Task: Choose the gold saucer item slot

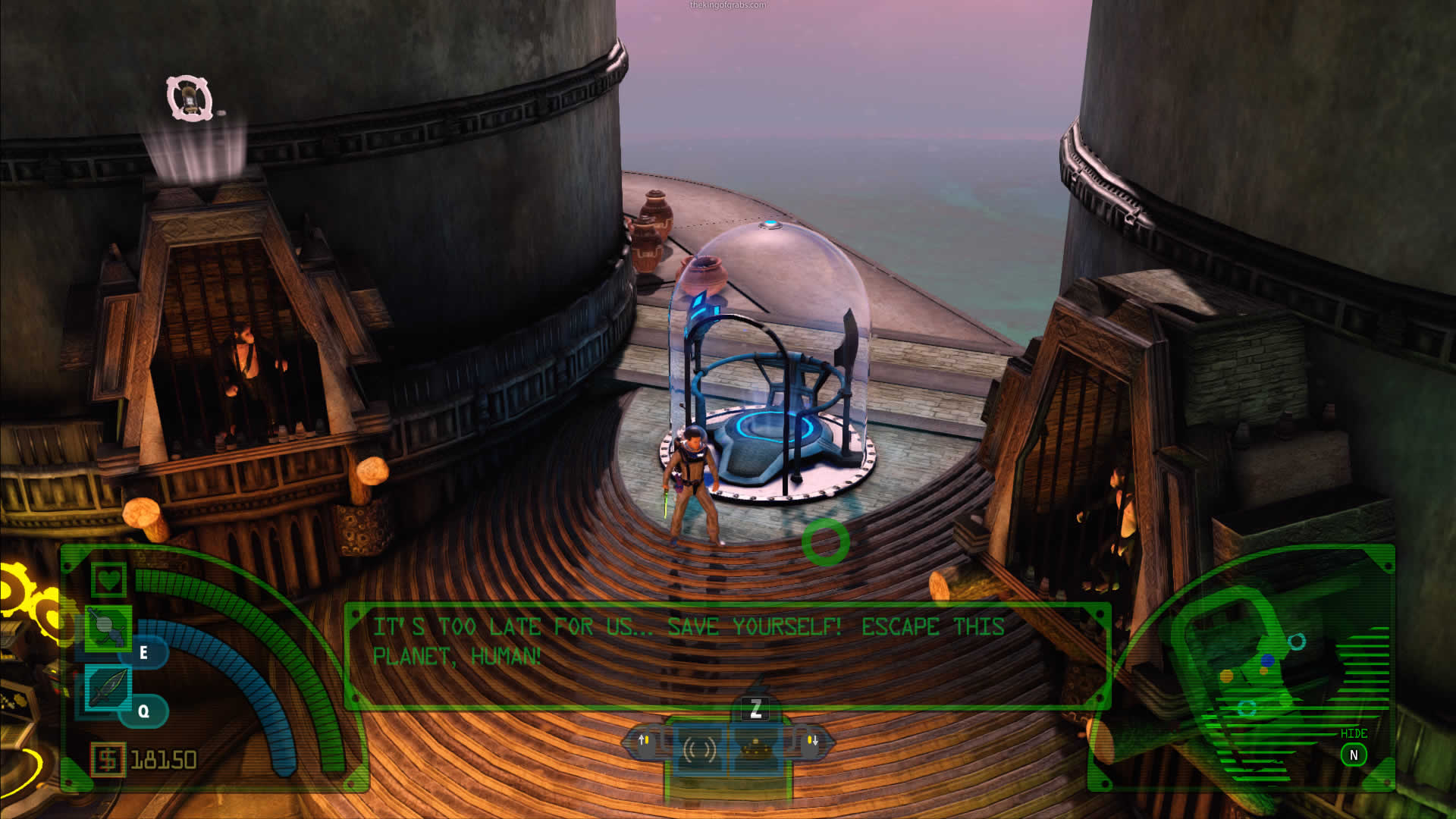Action: 755,749
